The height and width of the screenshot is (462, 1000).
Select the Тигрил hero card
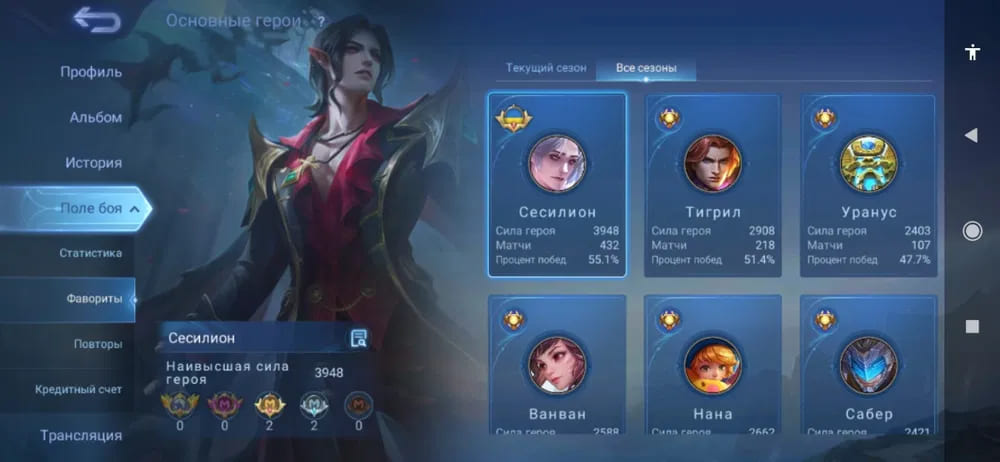(x=712, y=185)
